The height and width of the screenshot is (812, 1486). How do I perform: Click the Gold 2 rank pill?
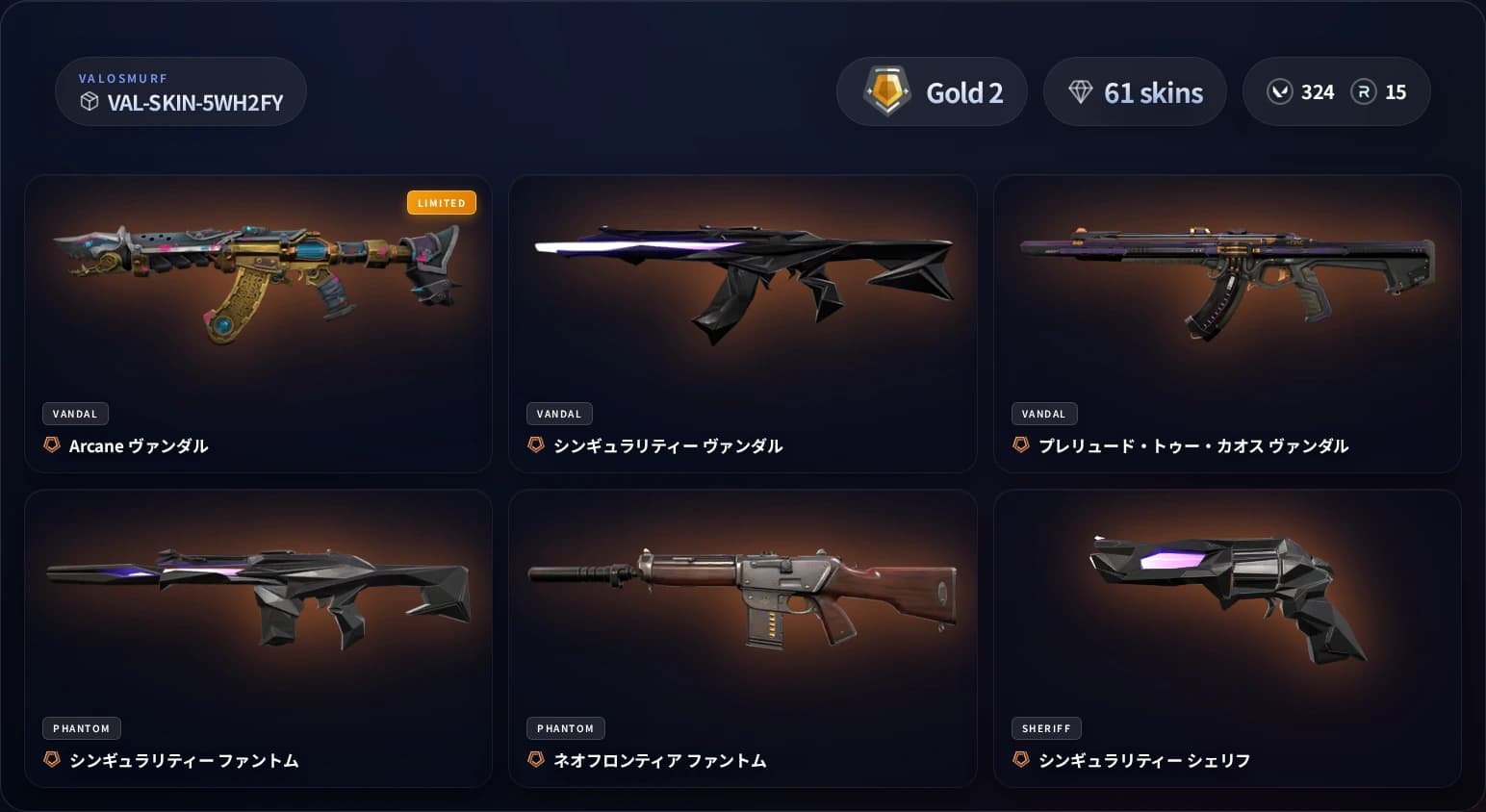pos(932,90)
